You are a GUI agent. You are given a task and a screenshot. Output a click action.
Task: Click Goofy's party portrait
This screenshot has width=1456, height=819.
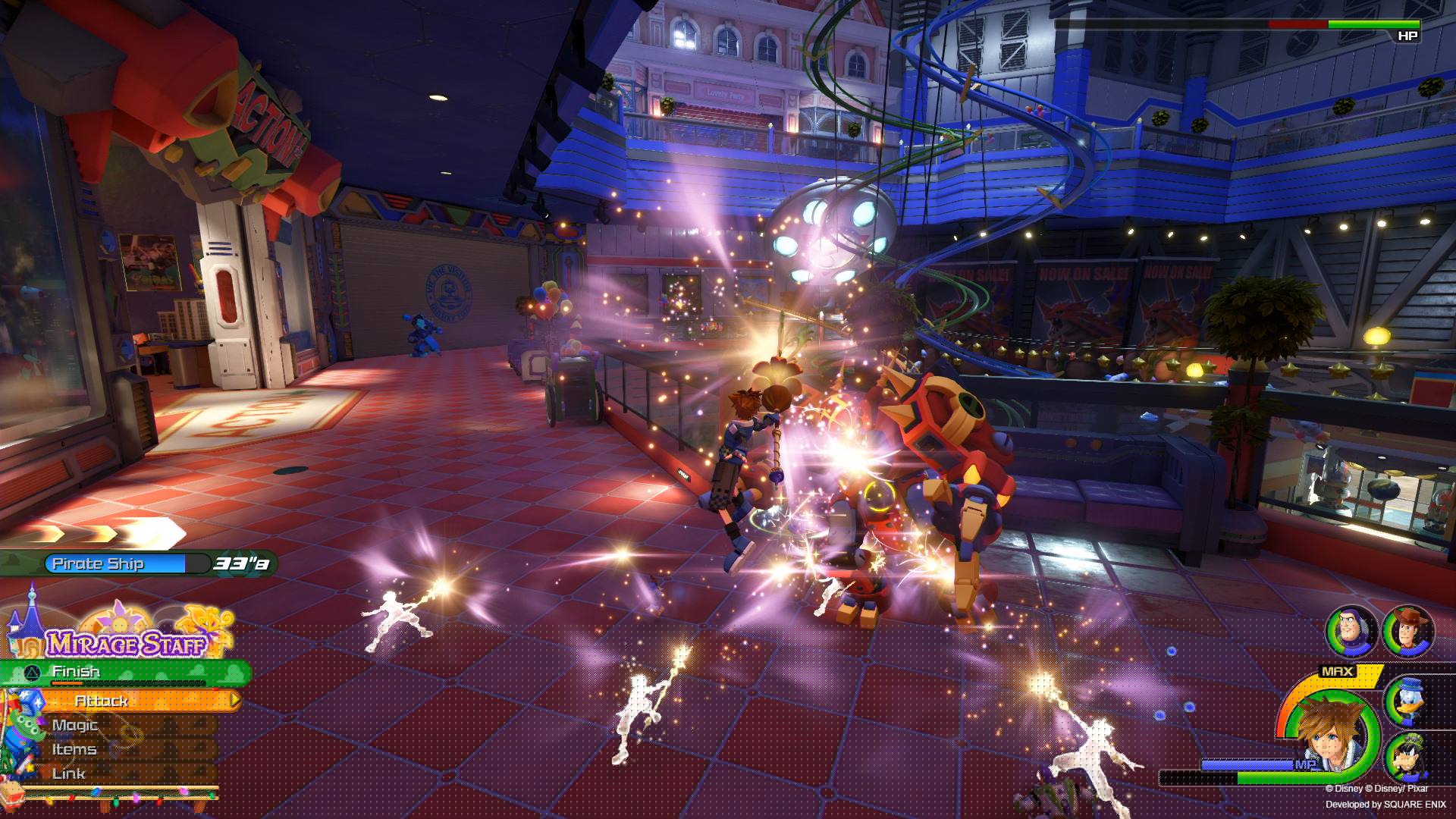(1407, 757)
